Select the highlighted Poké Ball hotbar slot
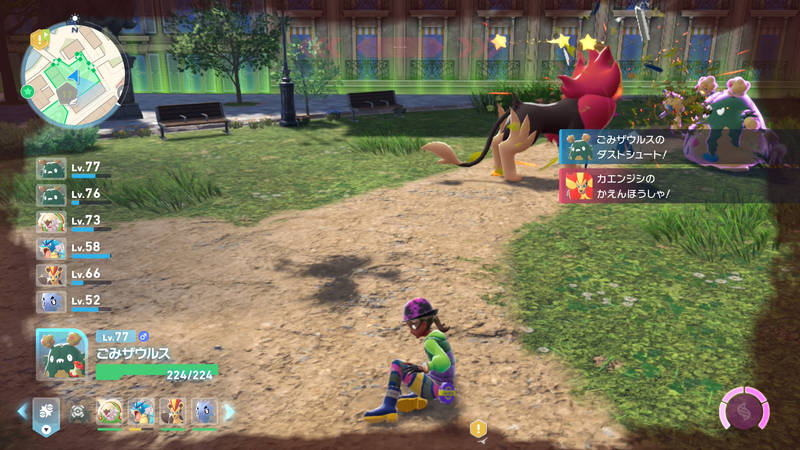This screenshot has width=800, height=450. [x=46, y=412]
